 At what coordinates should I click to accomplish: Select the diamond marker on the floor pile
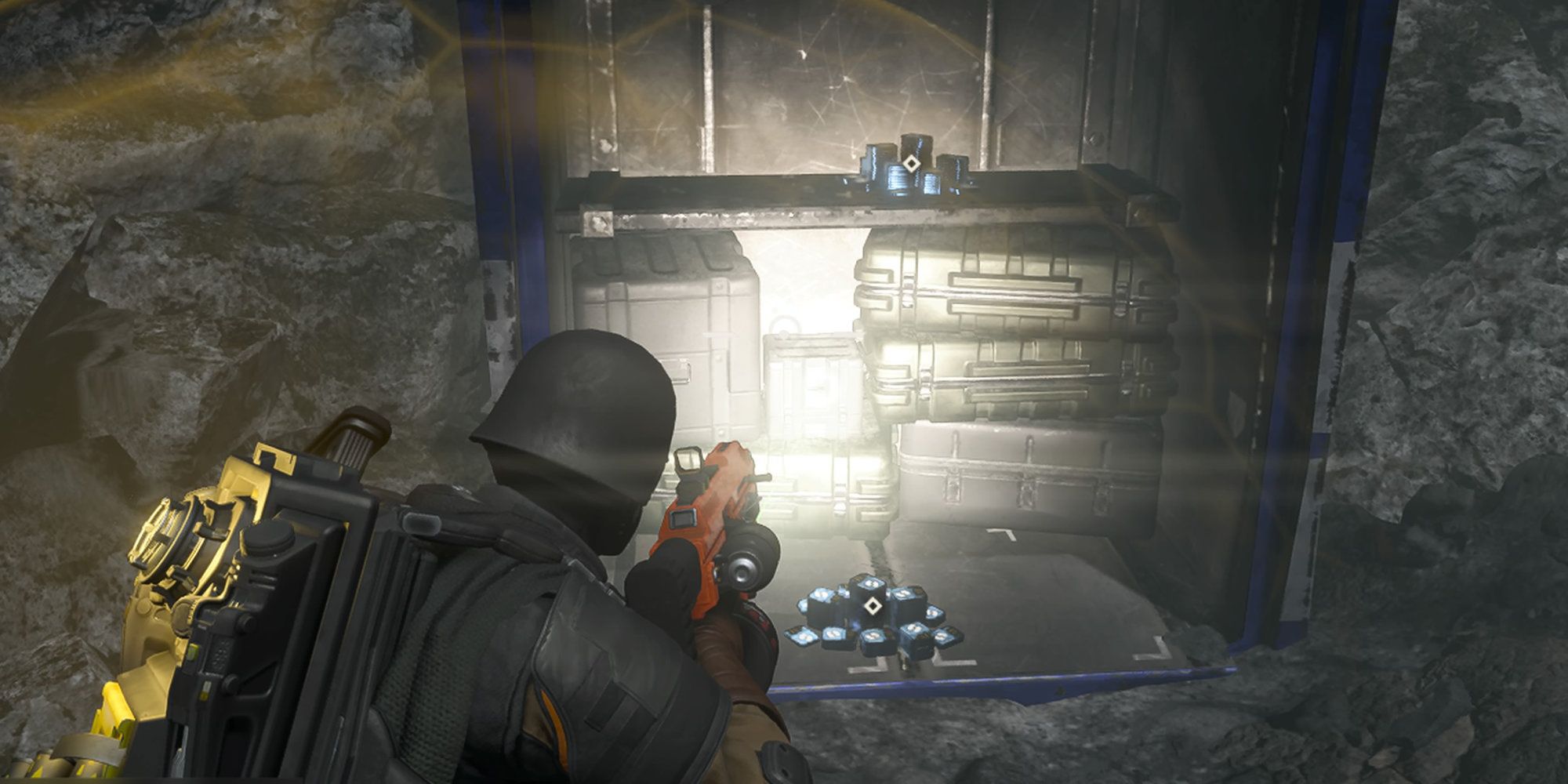[x=870, y=606]
